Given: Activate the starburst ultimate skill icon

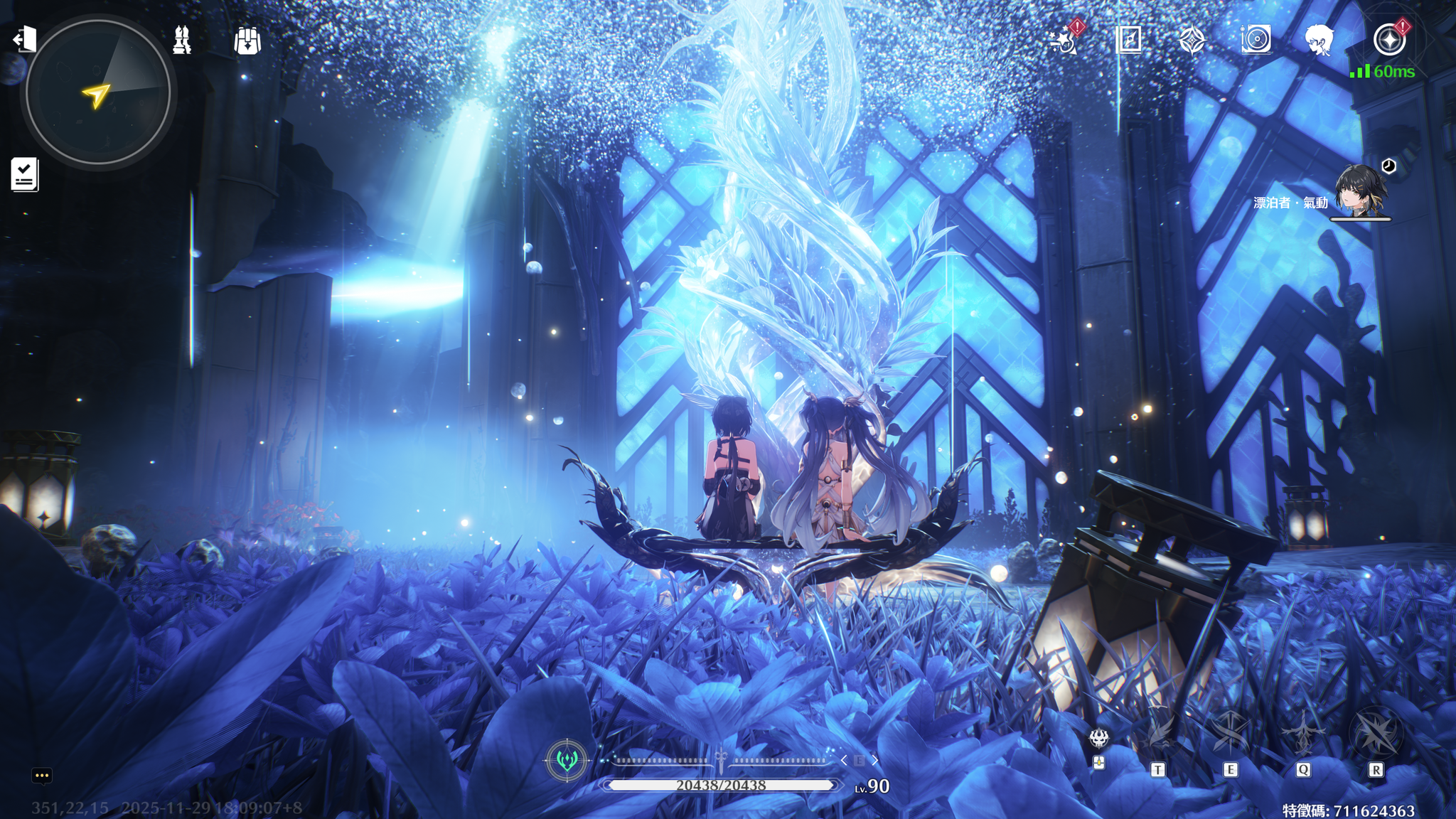Looking at the screenshot, I should (1376, 734).
